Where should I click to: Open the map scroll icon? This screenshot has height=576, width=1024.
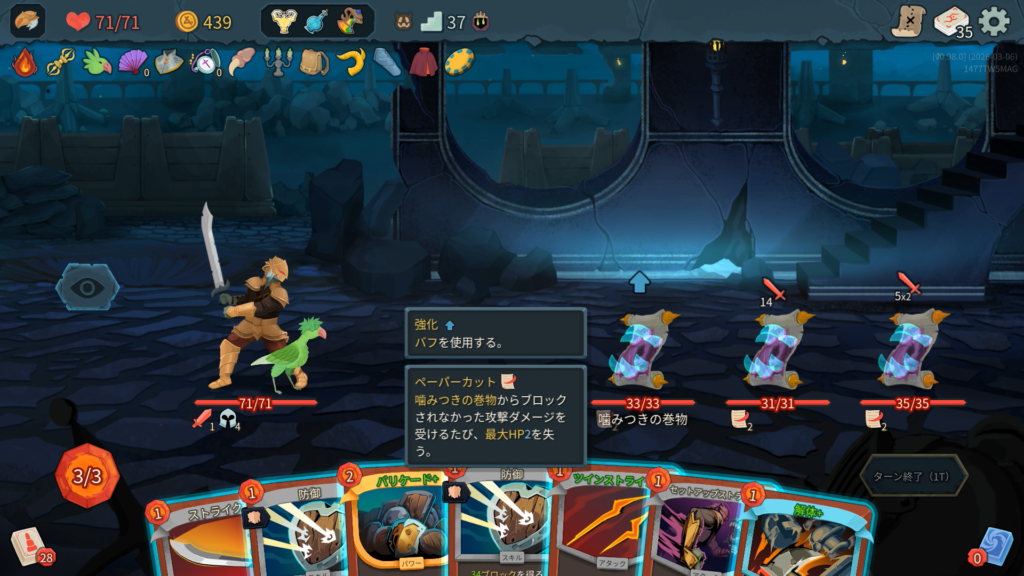click(908, 21)
